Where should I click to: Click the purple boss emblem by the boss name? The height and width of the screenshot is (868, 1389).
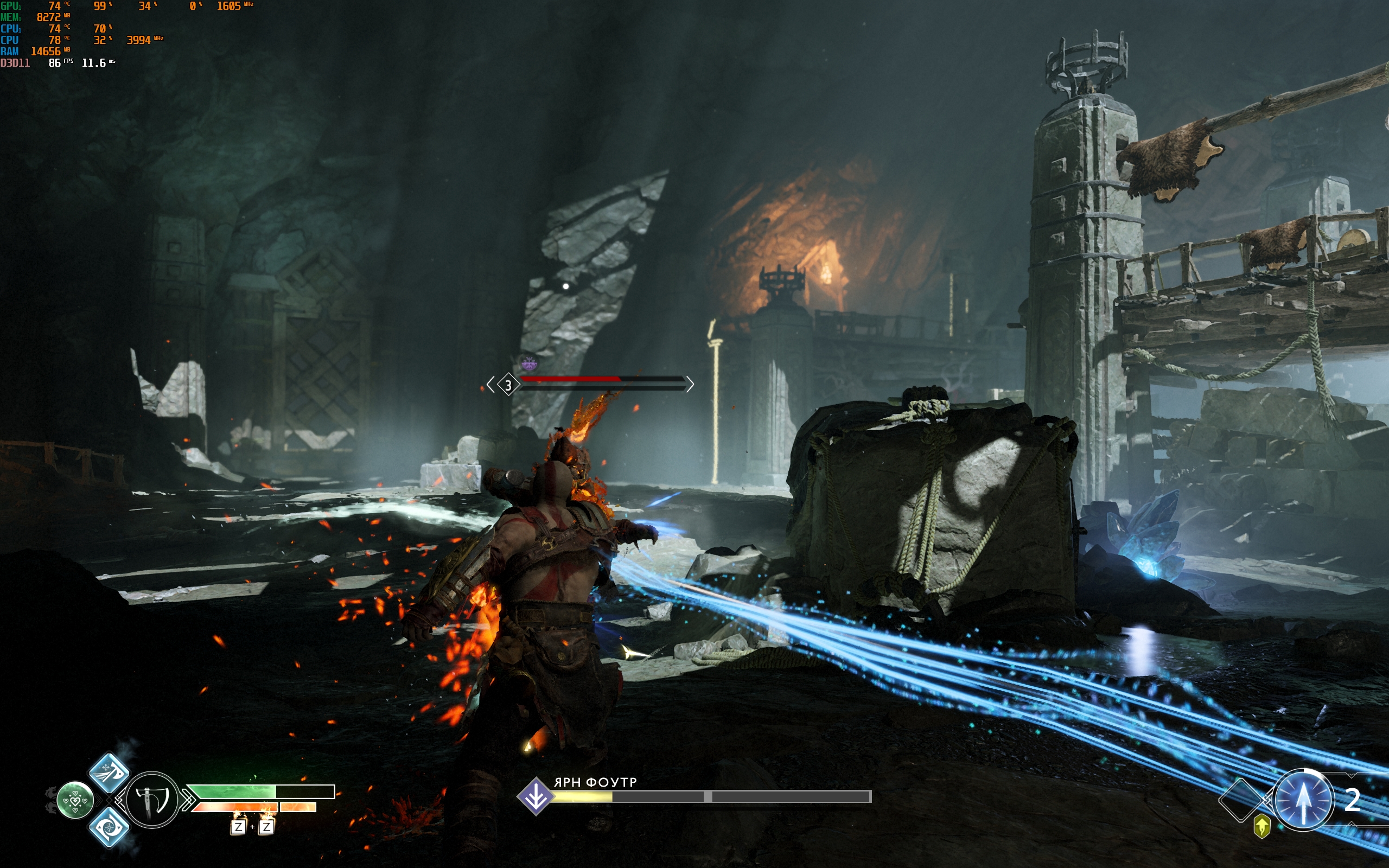[536, 796]
